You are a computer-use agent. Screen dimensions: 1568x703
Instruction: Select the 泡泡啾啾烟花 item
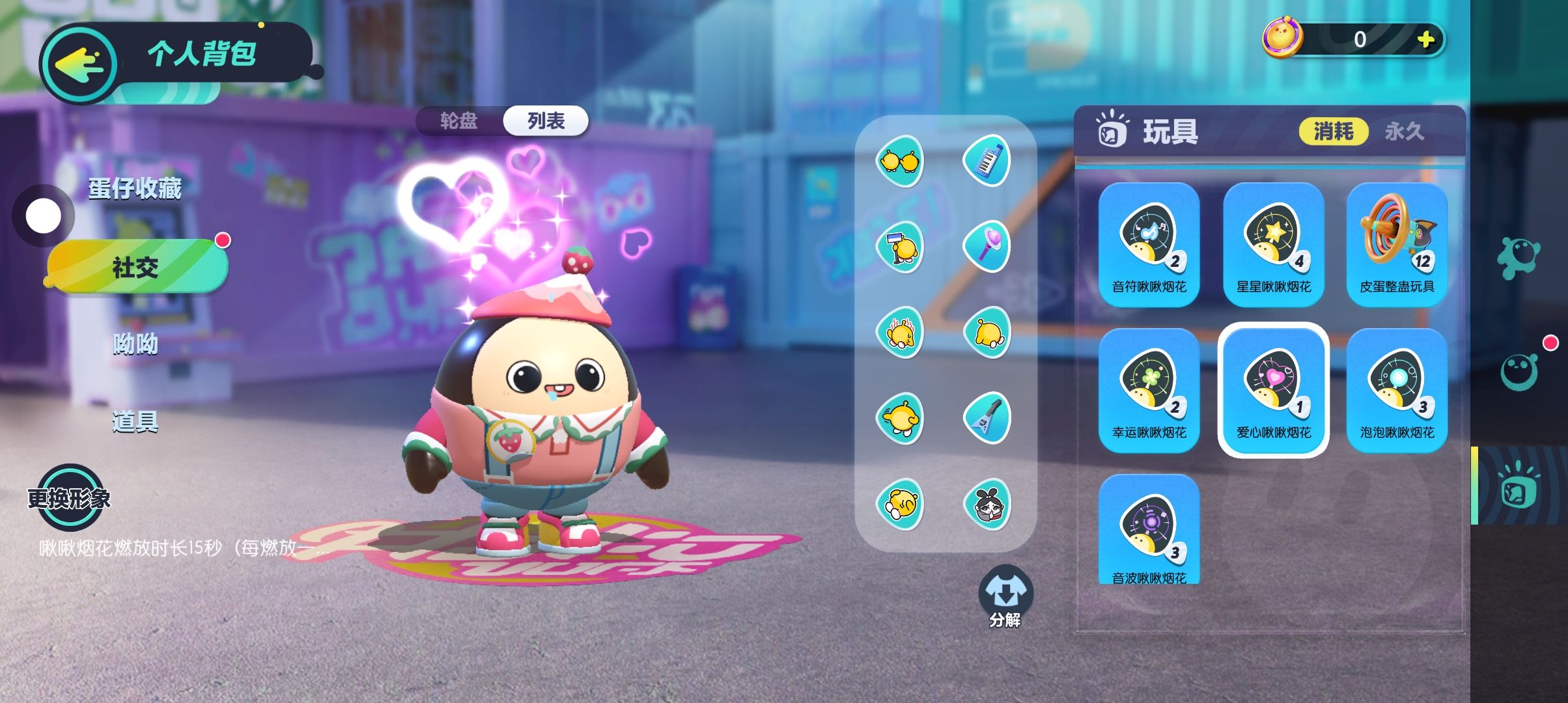pos(1397,391)
